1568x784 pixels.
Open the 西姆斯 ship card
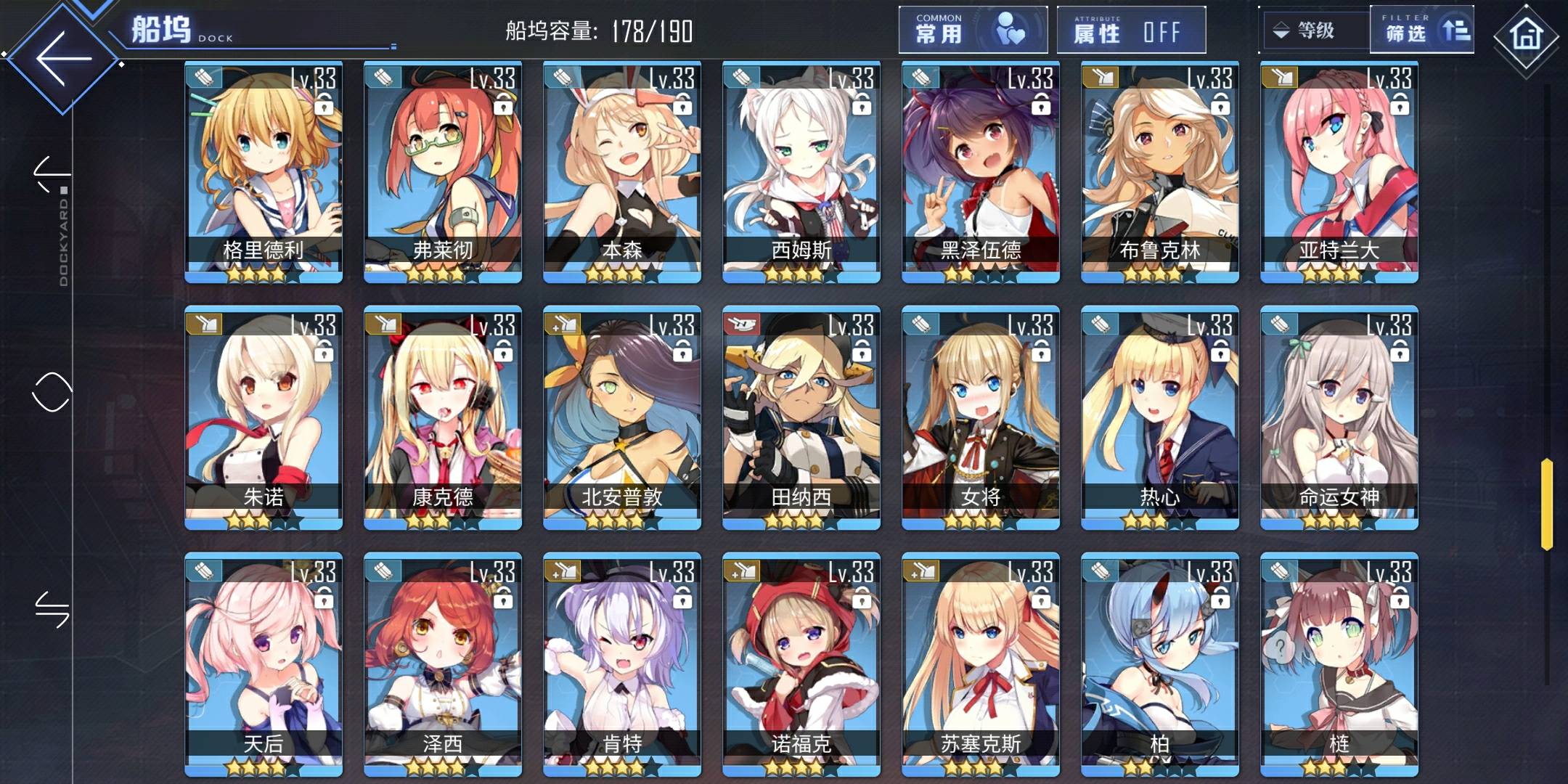801,172
